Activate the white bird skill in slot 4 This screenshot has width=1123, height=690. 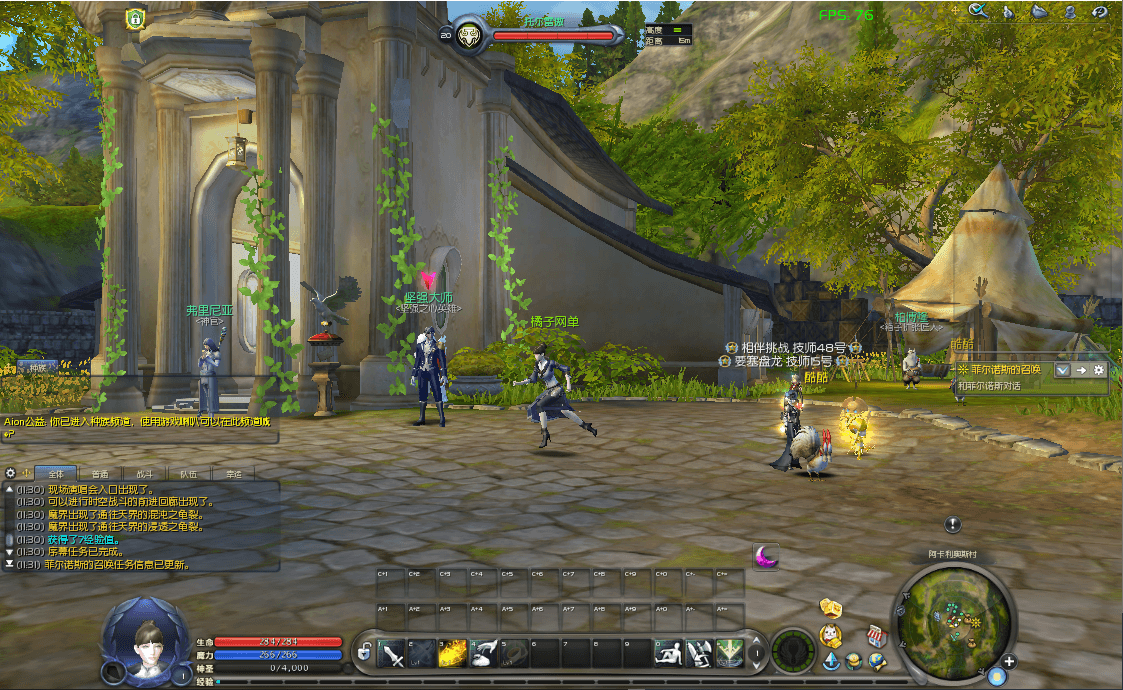tap(484, 654)
